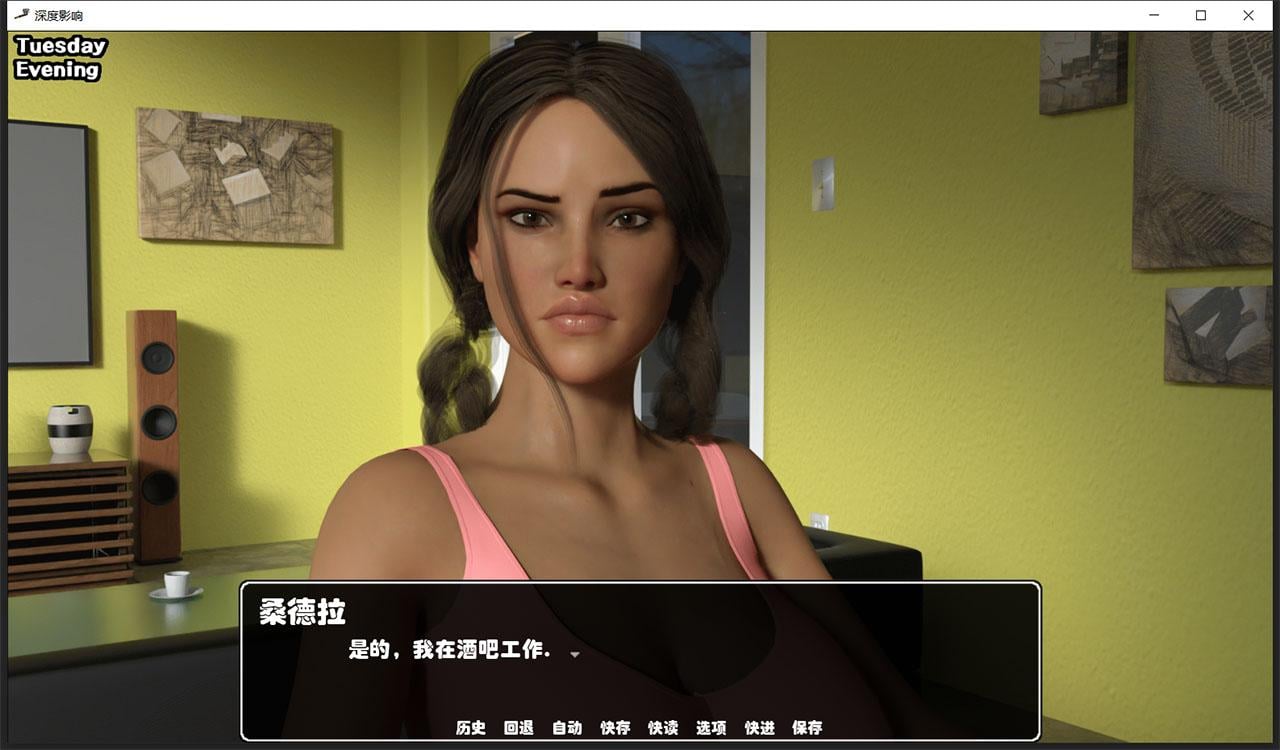Toggle auto-read off via the 自动 label
The height and width of the screenshot is (750, 1280).
[x=567, y=729]
